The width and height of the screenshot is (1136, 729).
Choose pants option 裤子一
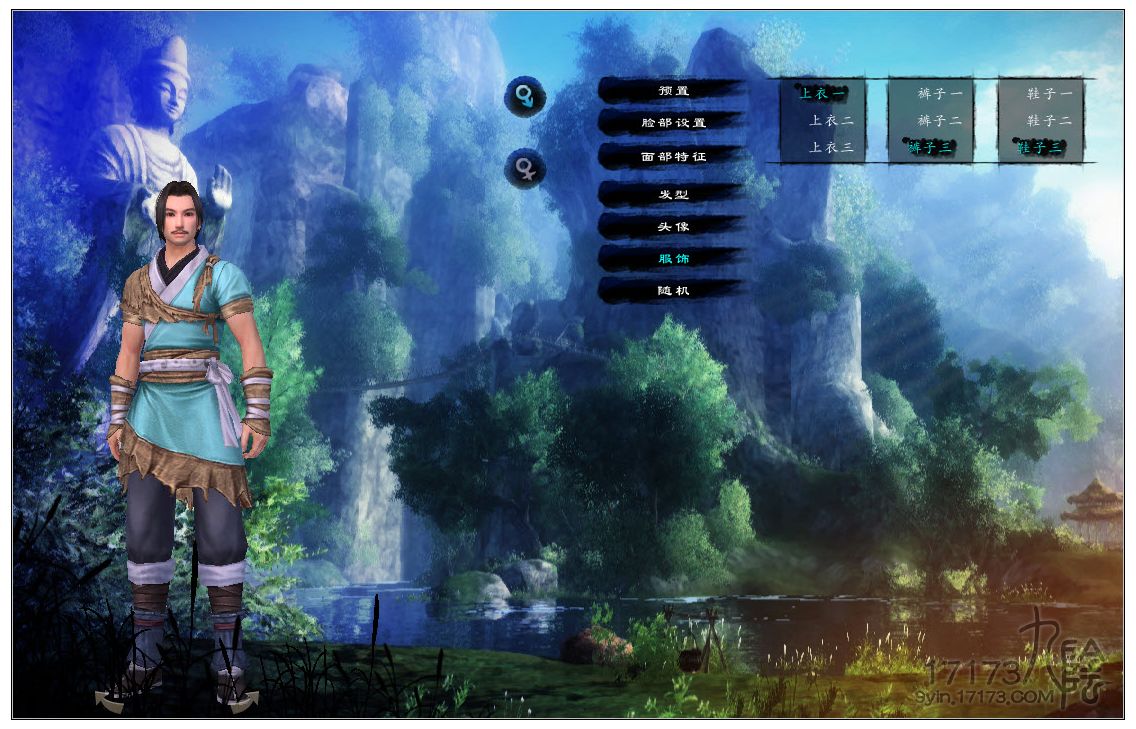point(940,94)
